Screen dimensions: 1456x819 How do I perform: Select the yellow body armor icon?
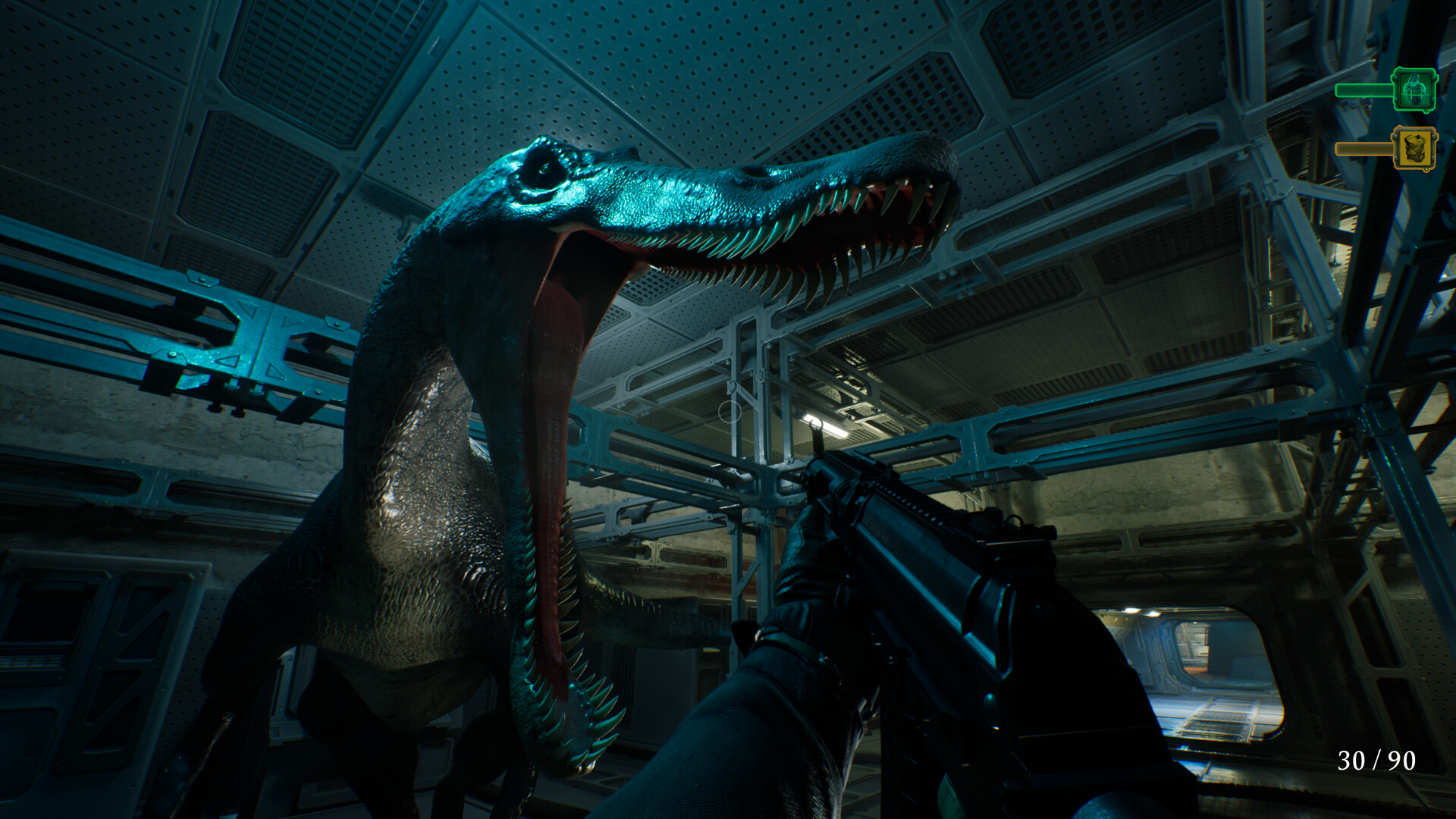coord(1414,149)
